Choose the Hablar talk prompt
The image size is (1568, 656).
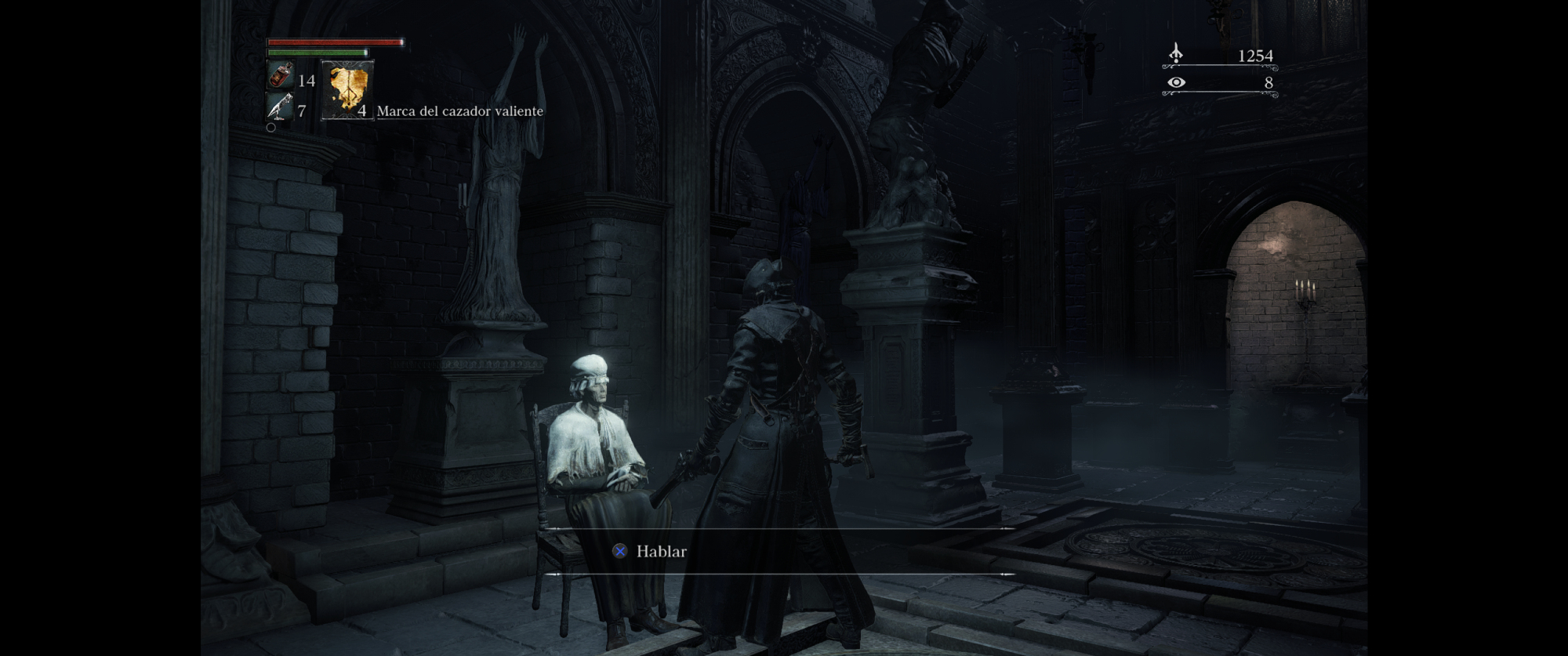click(x=660, y=552)
